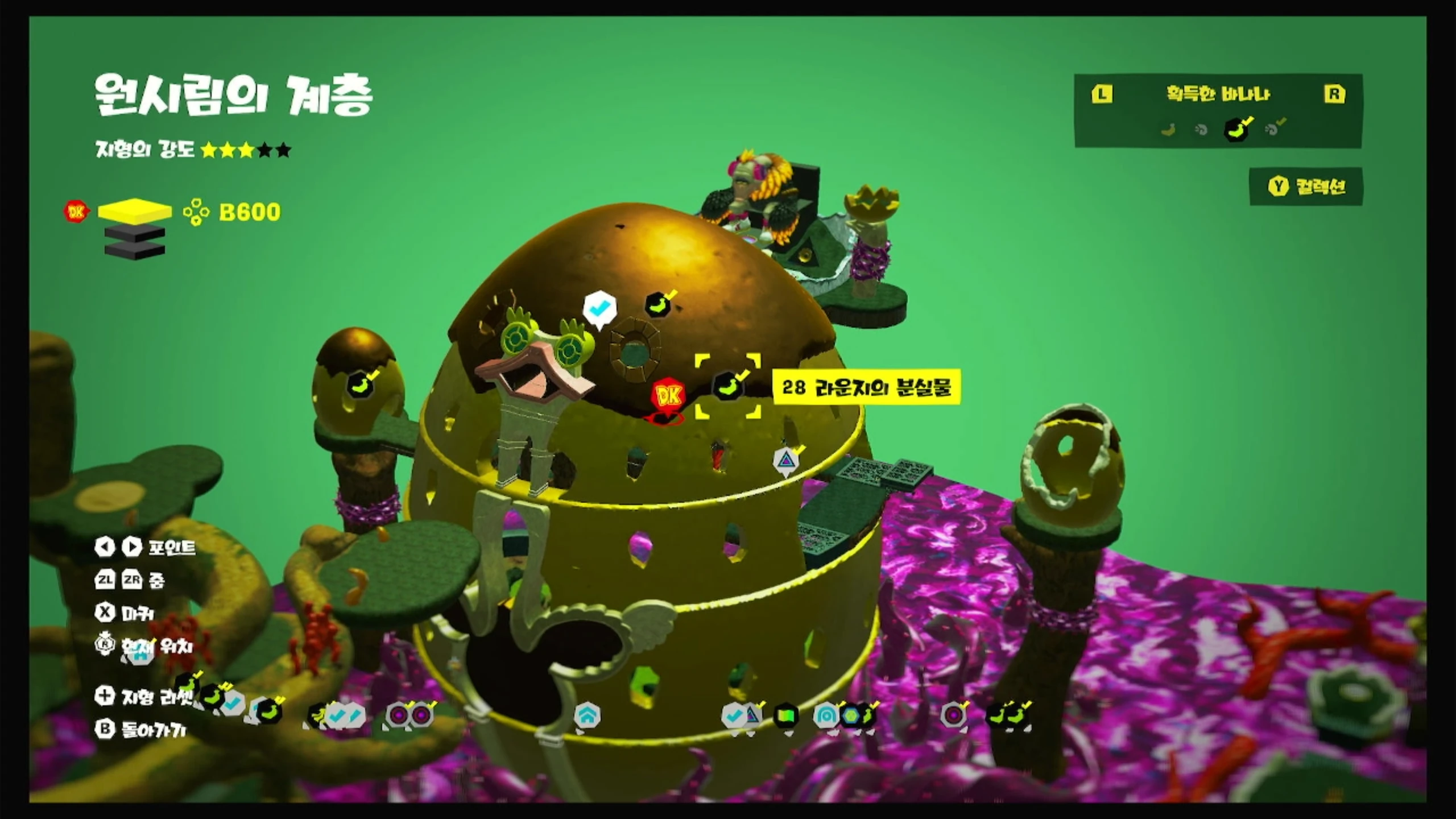1456x819 pixels.
Task: Choose the blue hexagon map marker
Action: (x=850, y=716)
